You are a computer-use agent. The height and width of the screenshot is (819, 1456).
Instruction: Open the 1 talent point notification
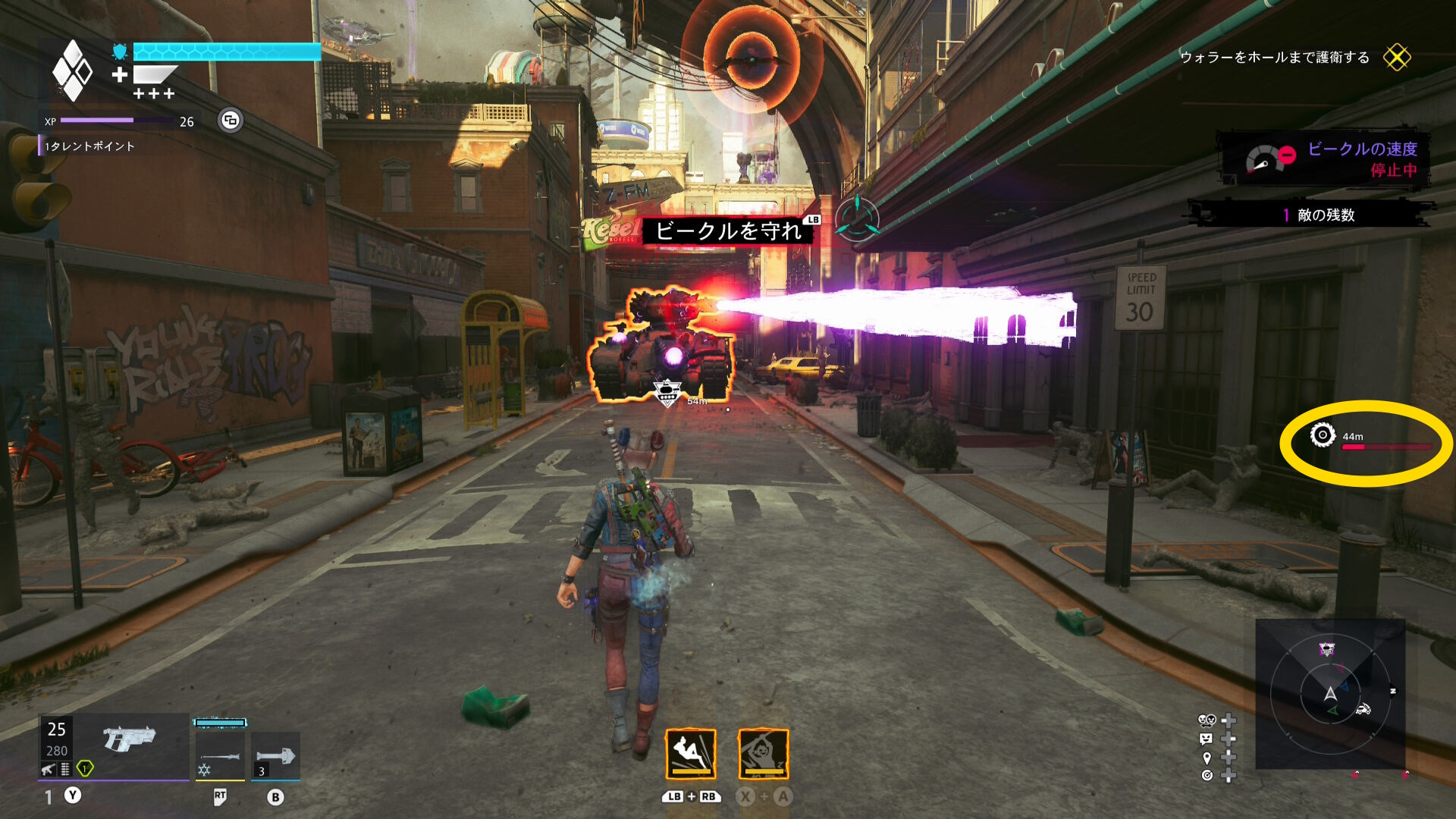click(89, 146)
